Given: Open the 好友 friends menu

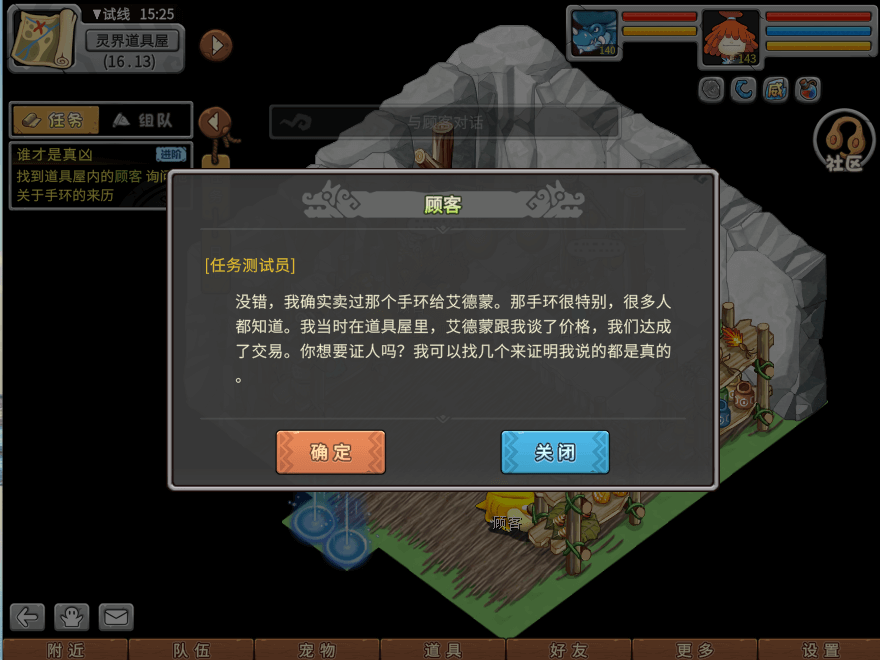Looking at the screenshot, I should (569, 650).
